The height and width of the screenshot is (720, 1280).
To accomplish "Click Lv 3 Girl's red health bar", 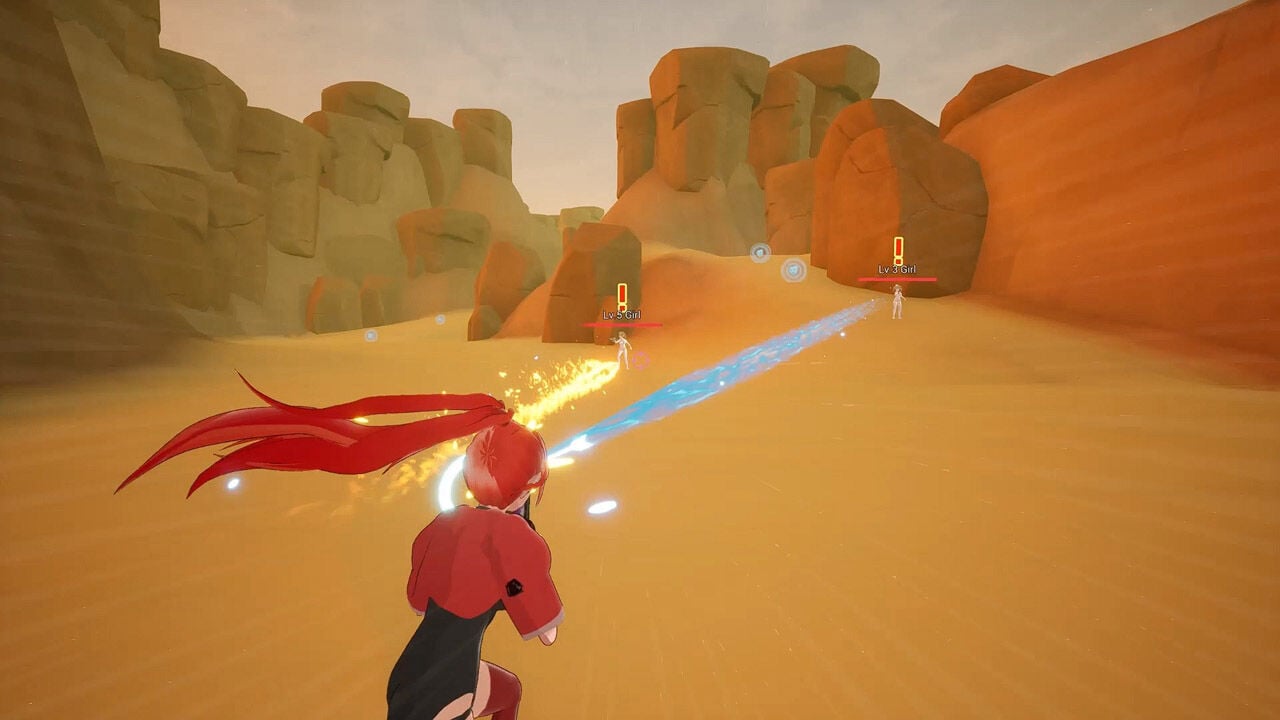I will pos(897,280).
